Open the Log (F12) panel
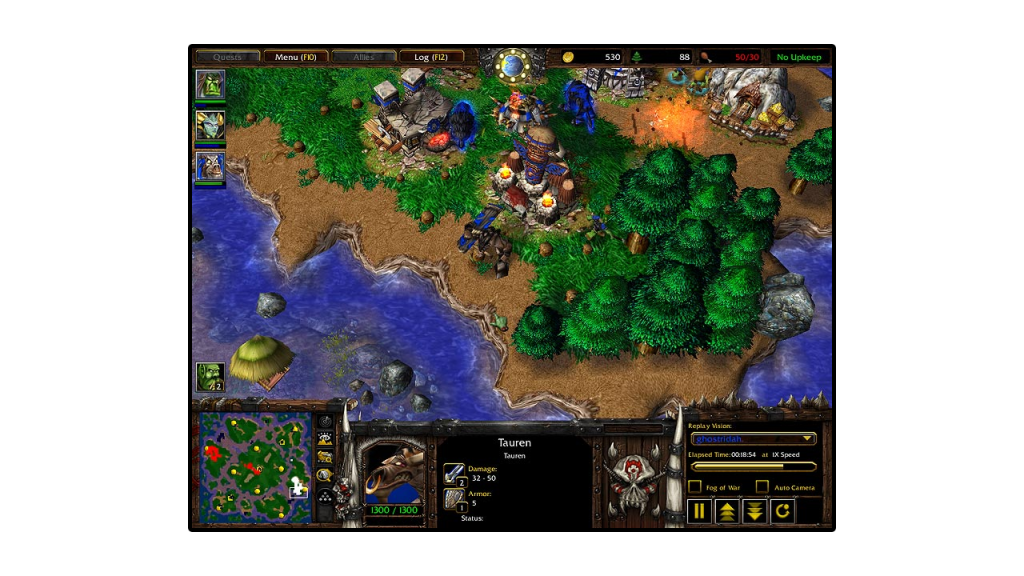The image size is (1024, 576). click(431, 57)
